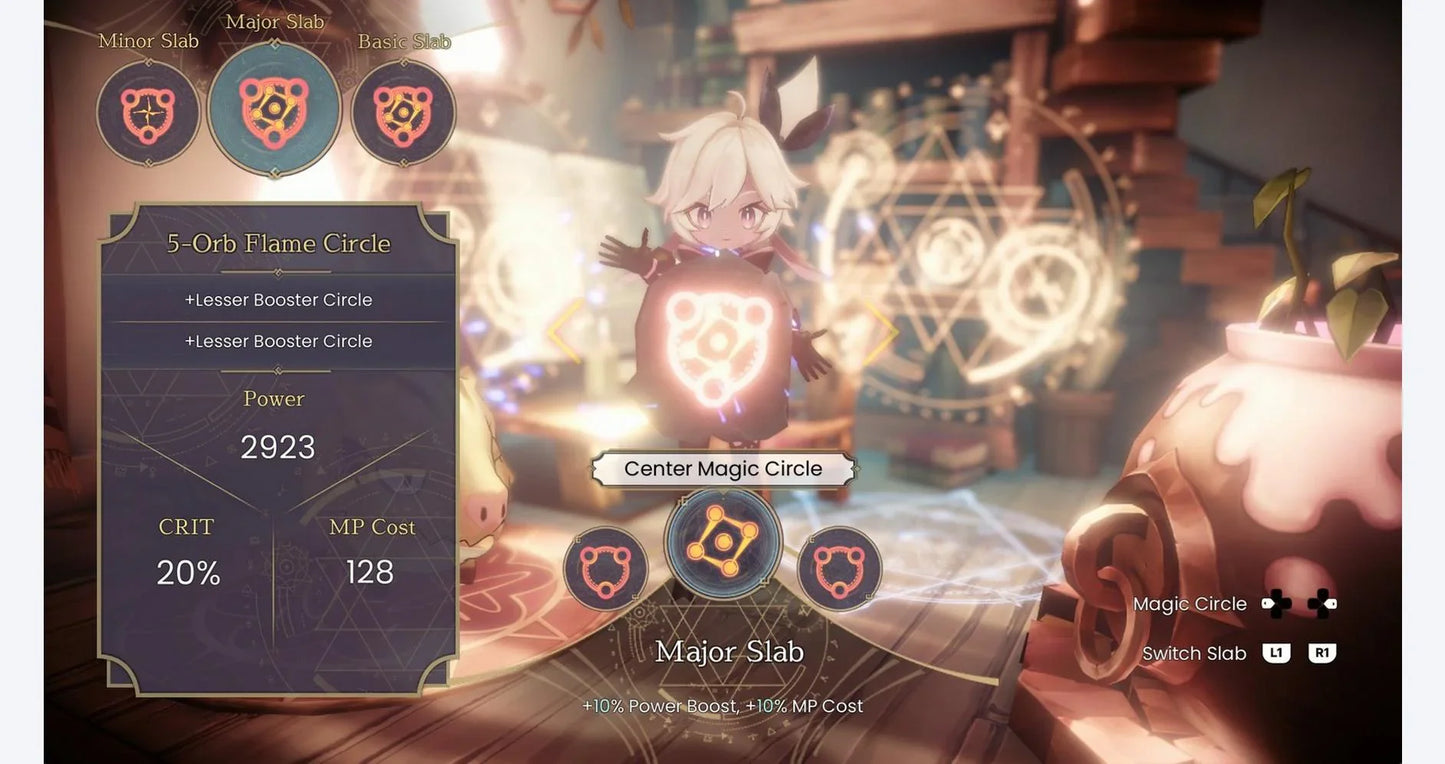1445x764 pixels.
Task: Click the right-pointing arrow beside the slab
Action: pos(880,331)
